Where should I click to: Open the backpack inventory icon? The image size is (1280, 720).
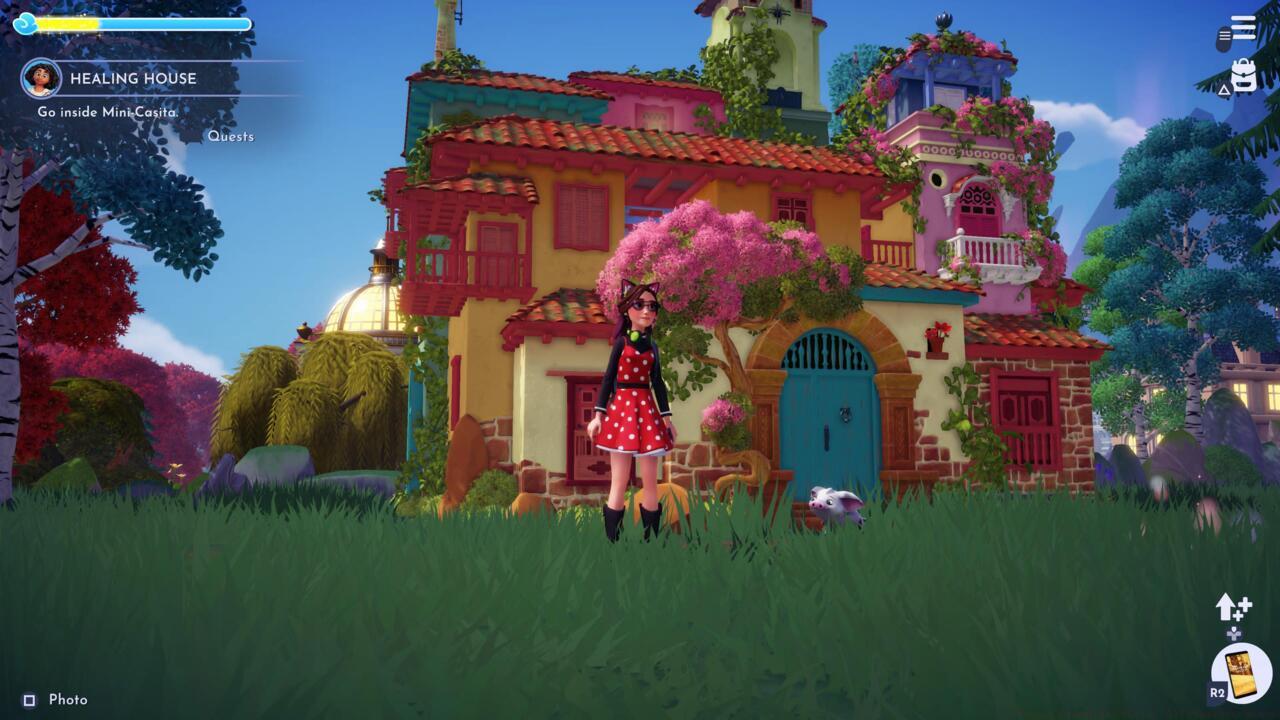(1245, 78)
